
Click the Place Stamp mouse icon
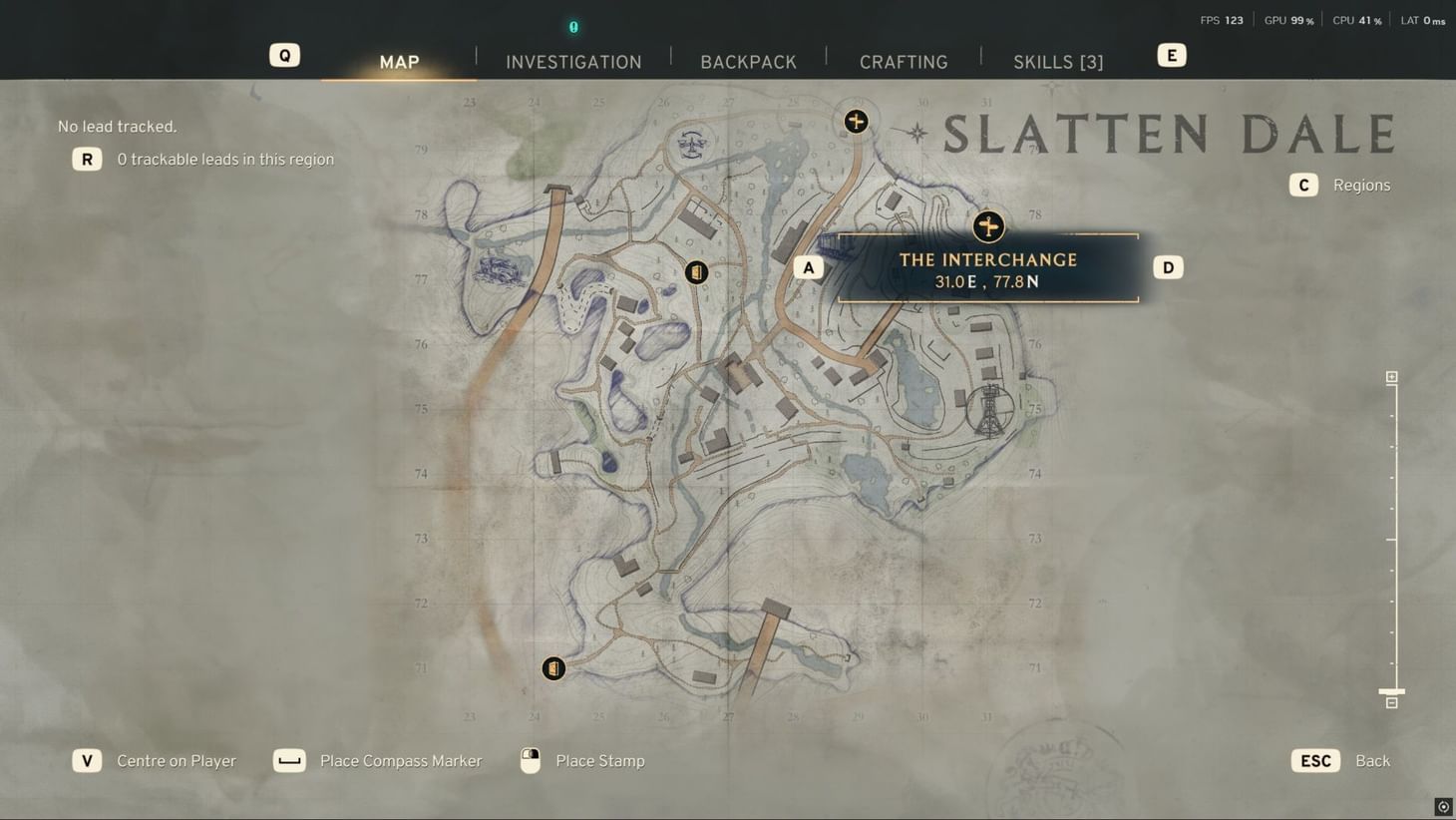pos(530,760)
